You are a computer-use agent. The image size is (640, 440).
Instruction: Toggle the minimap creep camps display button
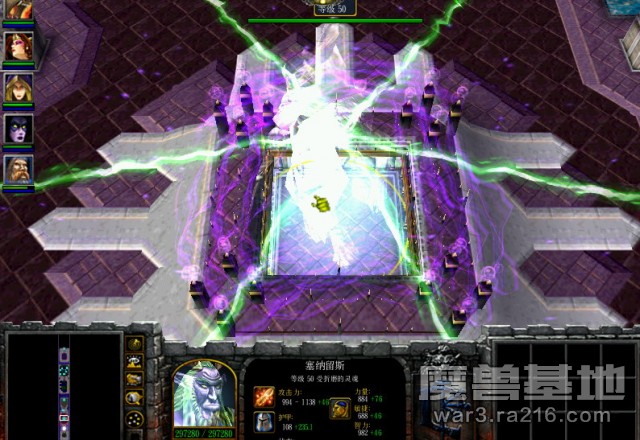pos(135,396)
